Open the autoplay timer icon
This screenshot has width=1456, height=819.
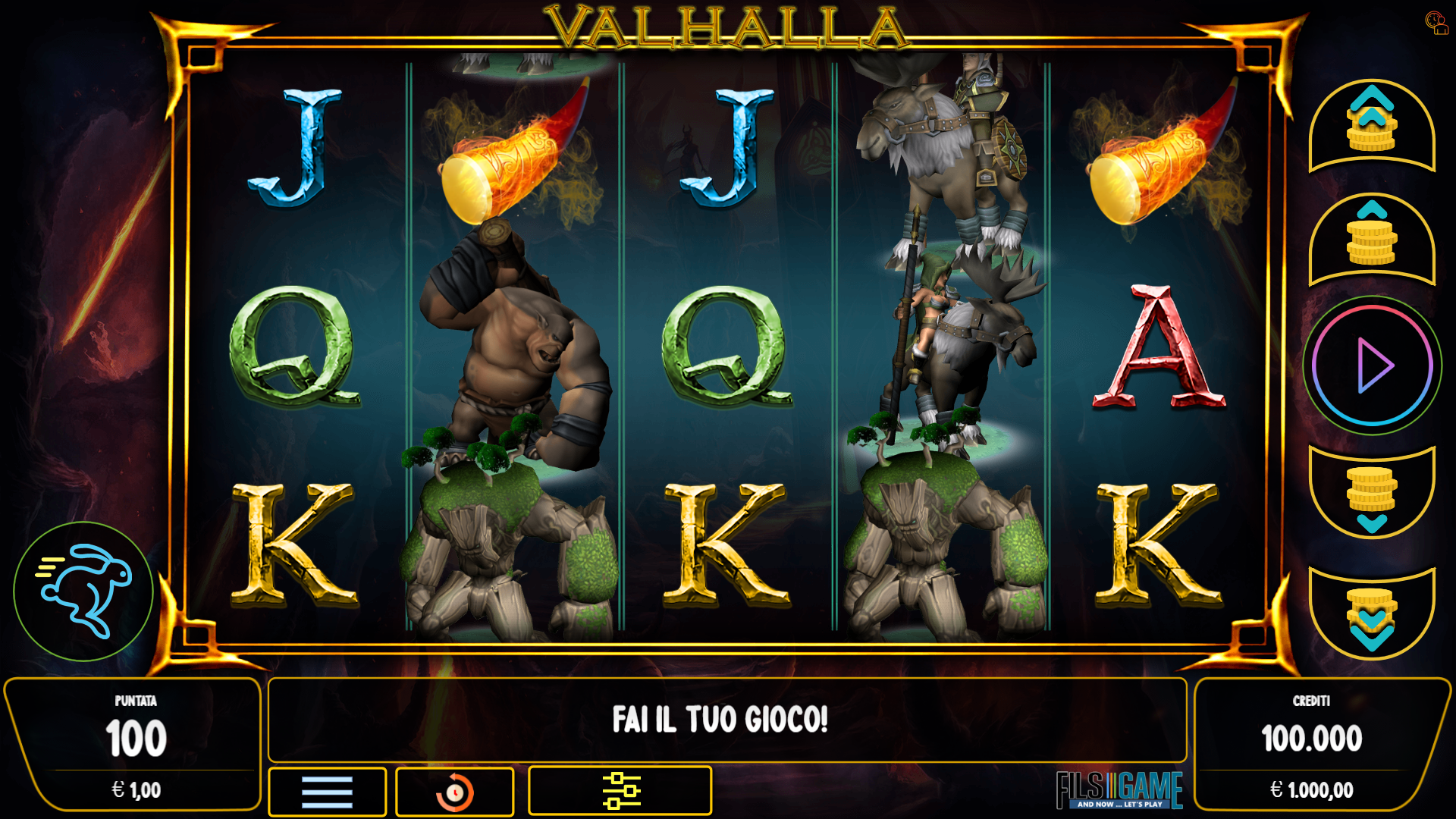(453, 792)
